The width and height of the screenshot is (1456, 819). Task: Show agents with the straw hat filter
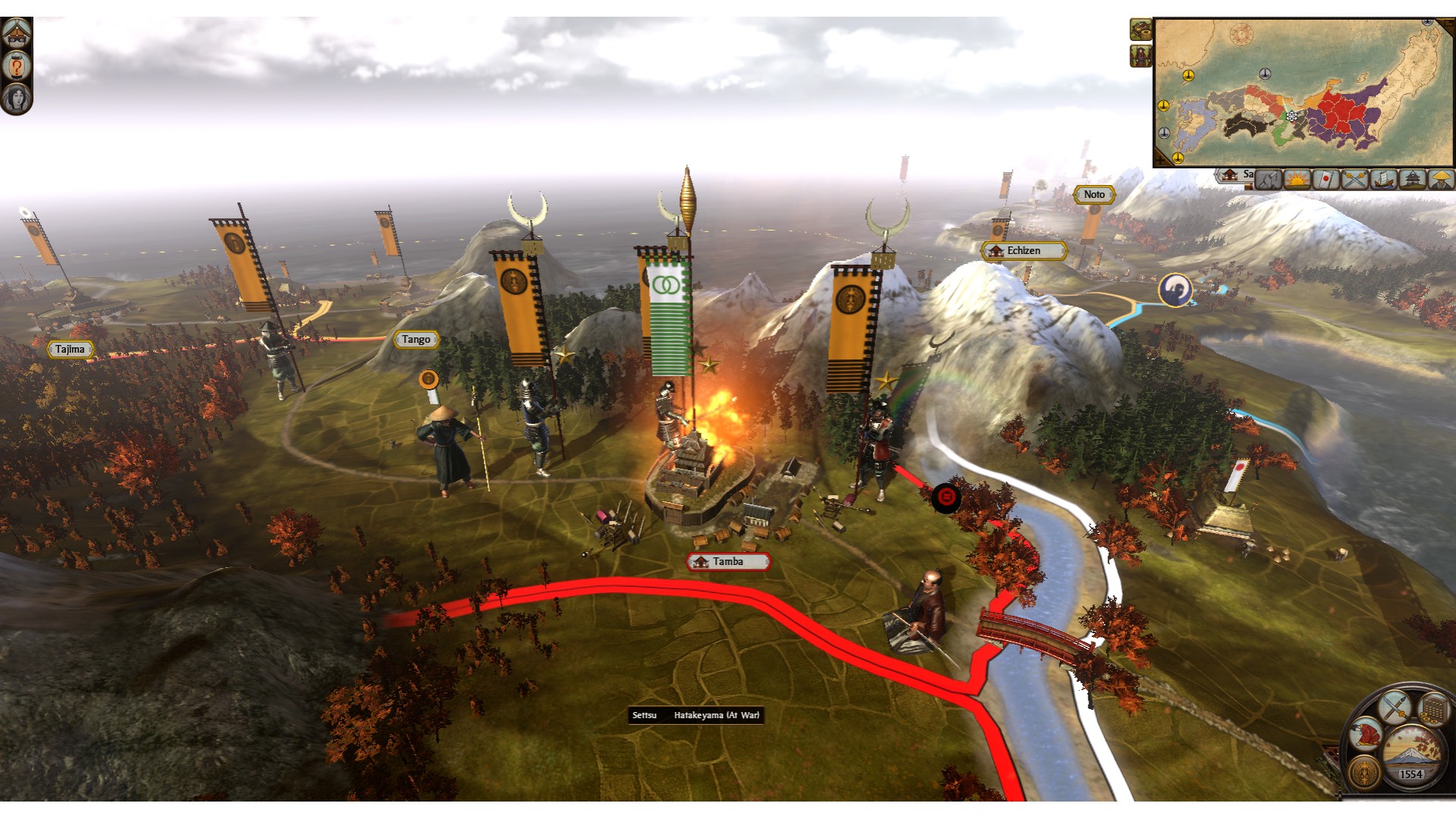pos(1440,180)
